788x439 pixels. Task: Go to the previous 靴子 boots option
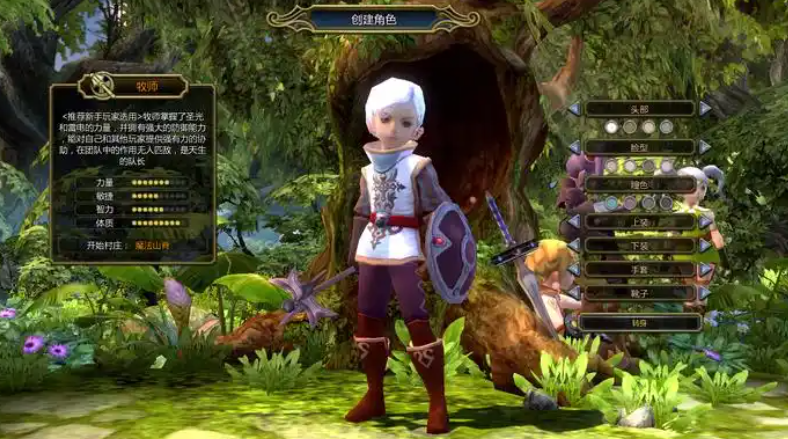point(575,293)
